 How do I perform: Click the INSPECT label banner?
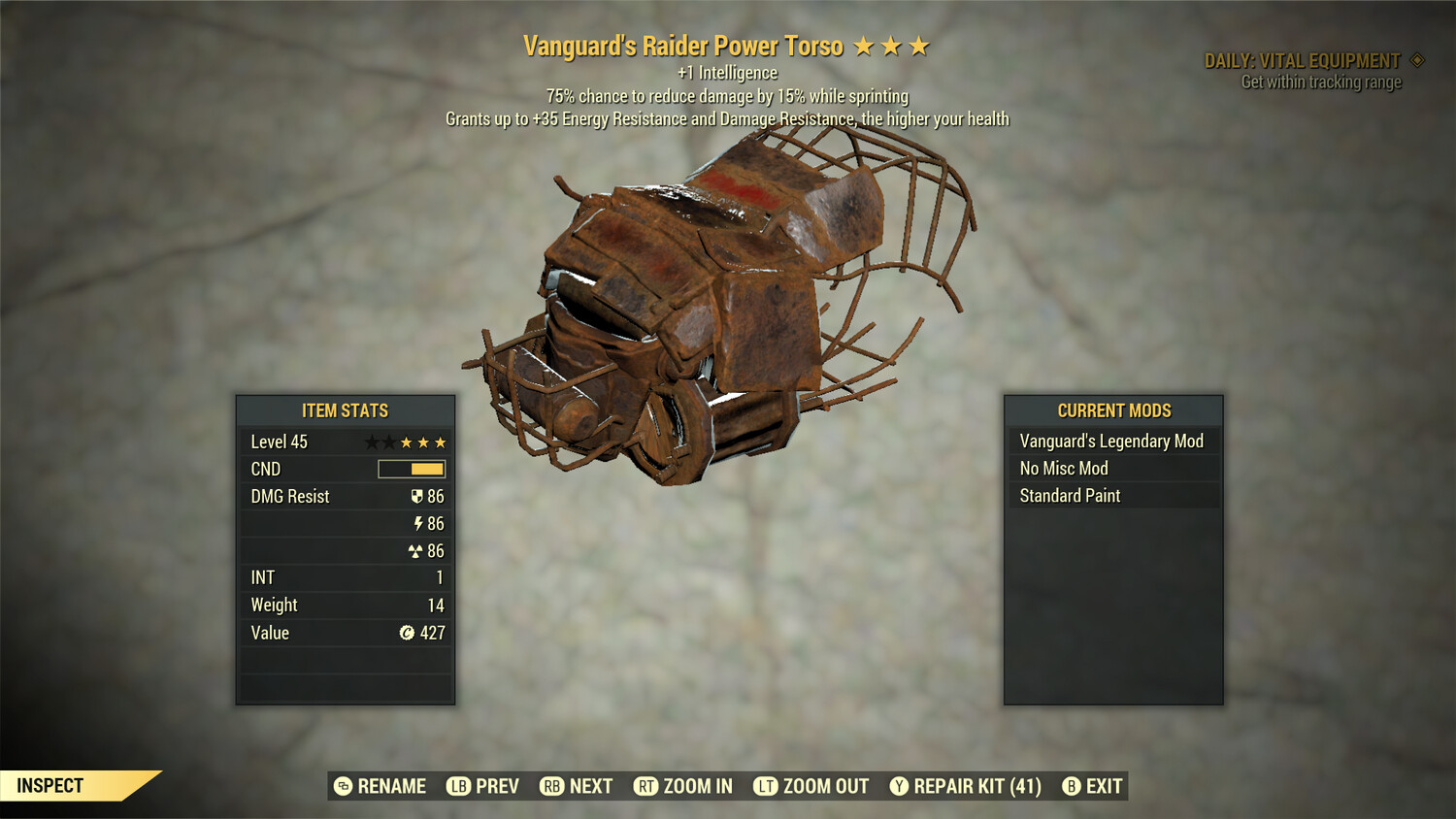coord(50,786)
